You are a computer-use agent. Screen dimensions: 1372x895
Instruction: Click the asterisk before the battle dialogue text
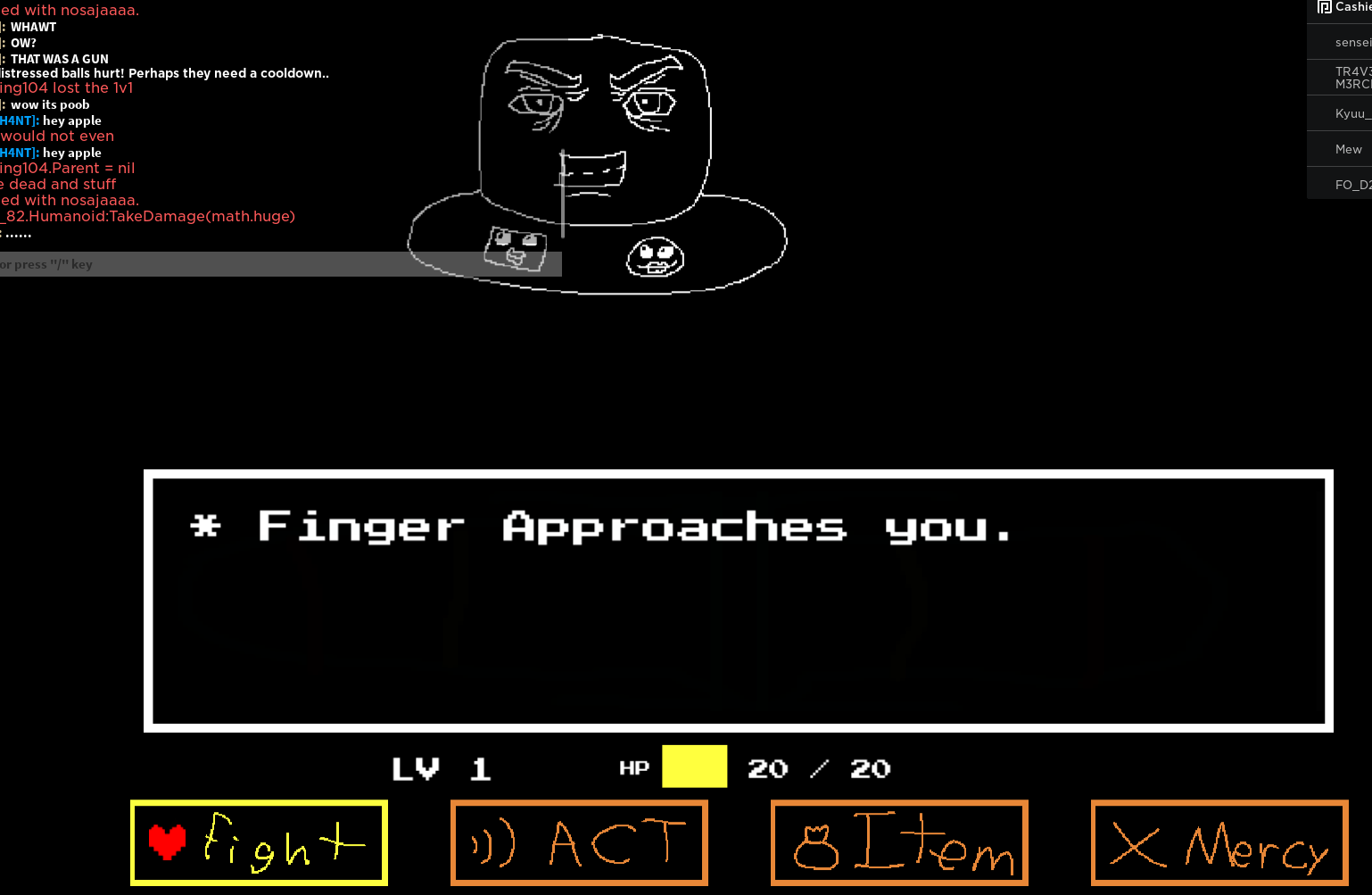(x=206, y=526)
